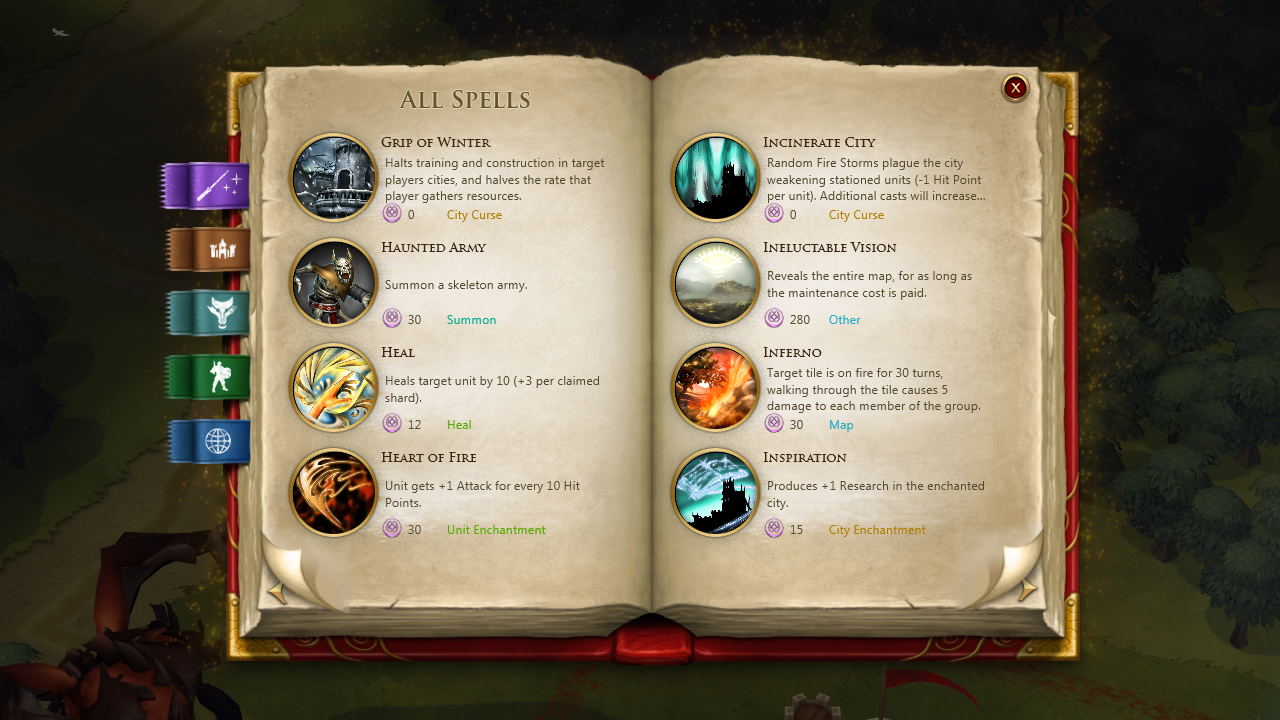Choose the Incinerate City curse
This screenshot has height=720, width=1280.
[716, 178]
